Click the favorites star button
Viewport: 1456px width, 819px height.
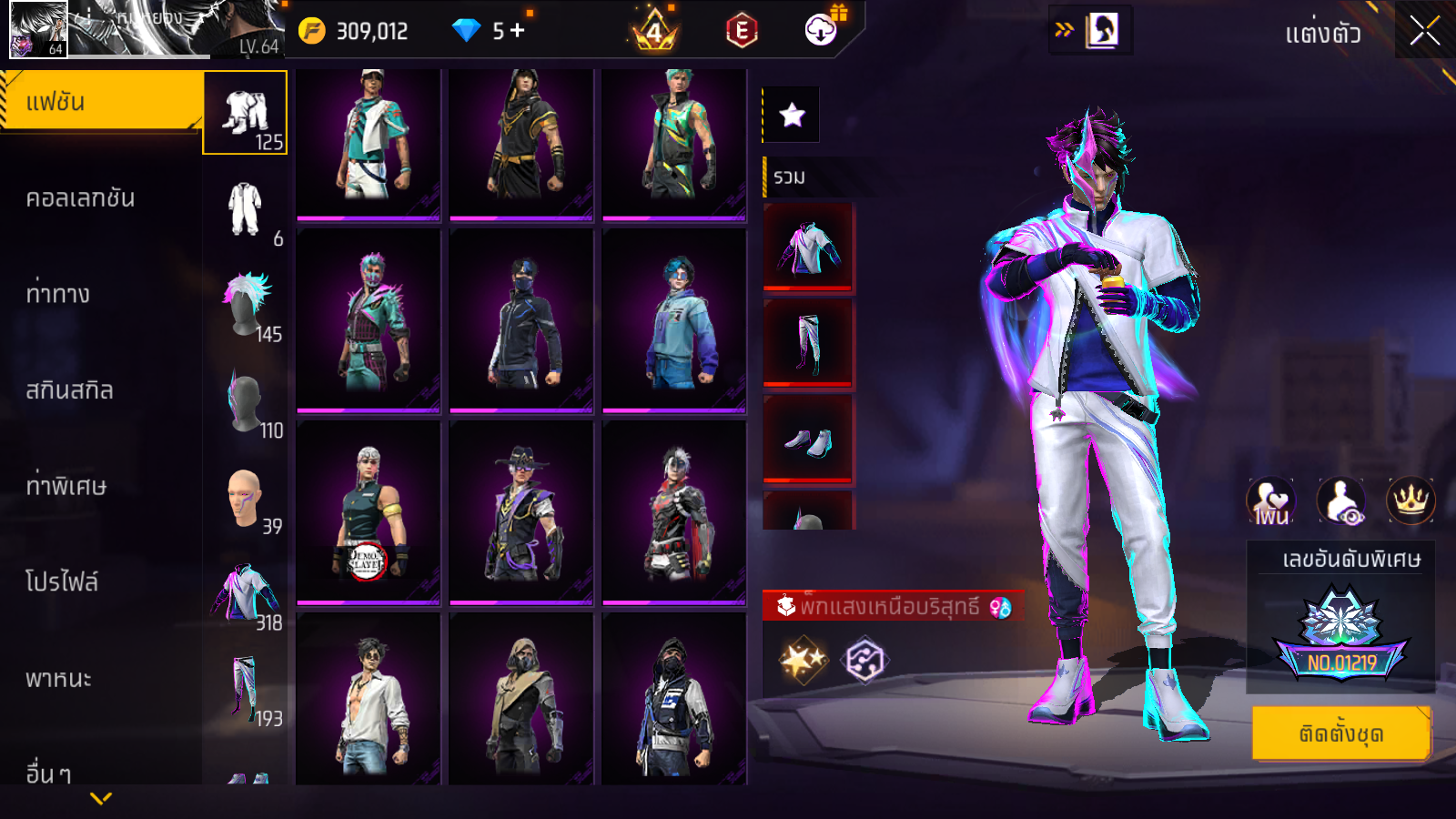pyautogui.click(x=792, y=115)
